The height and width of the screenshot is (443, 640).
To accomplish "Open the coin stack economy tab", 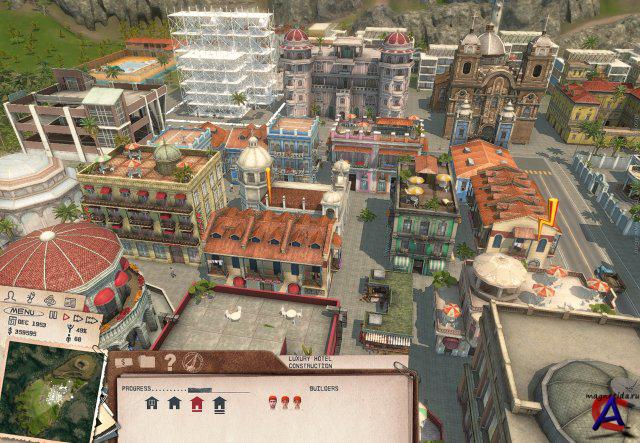I will pos(50,301).
